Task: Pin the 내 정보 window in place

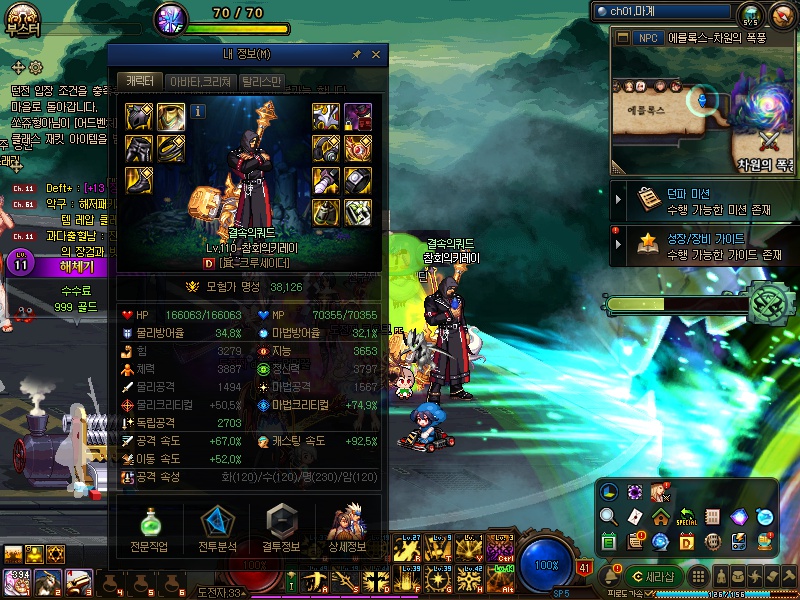Action: [x=357, y=54]
